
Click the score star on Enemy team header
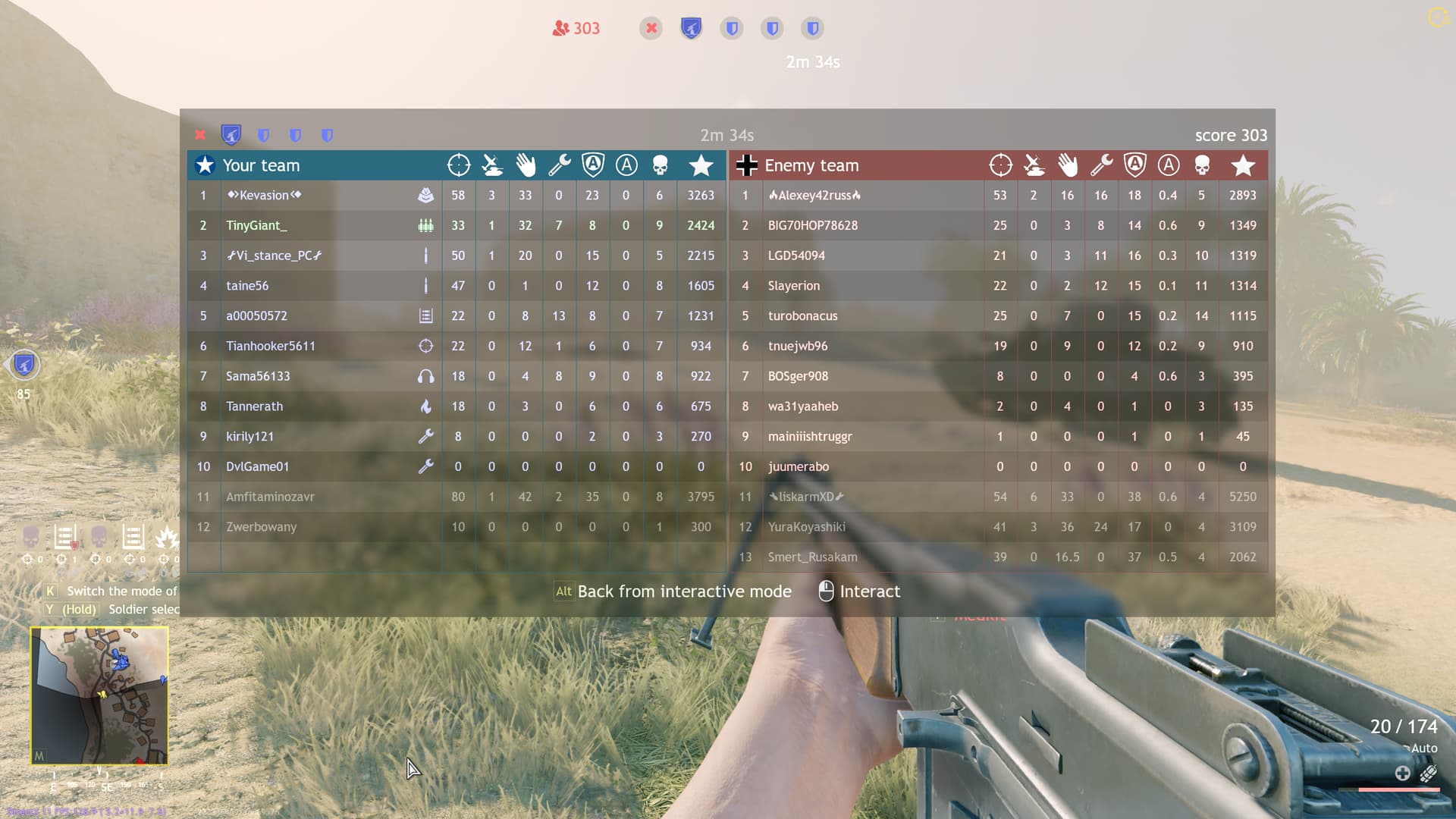[x=1243, y=165]
